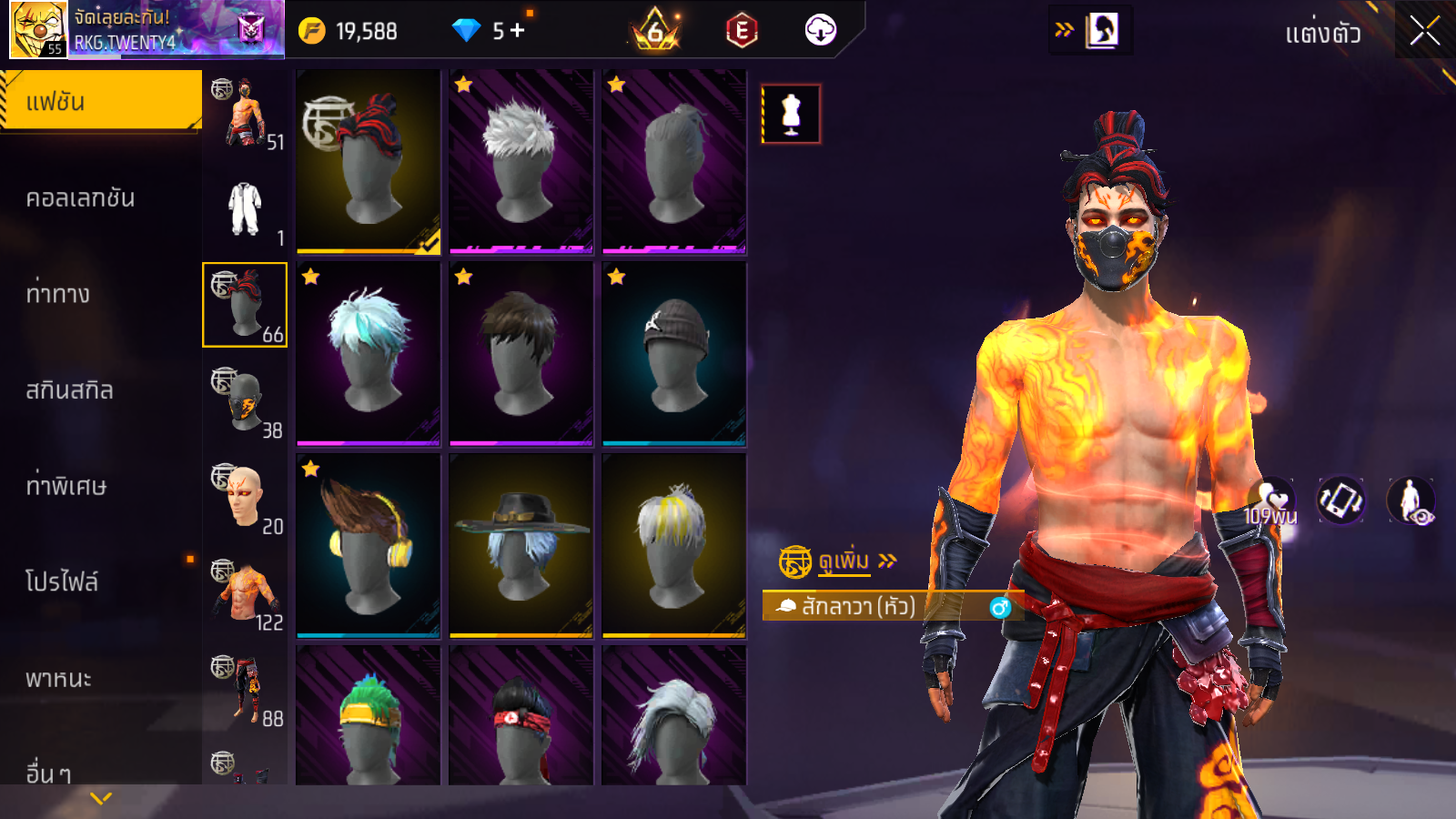Open the mannequin outfit preset button
Image resolution: width=1456 pixels, height=819 pixels.
click(791, 115)
